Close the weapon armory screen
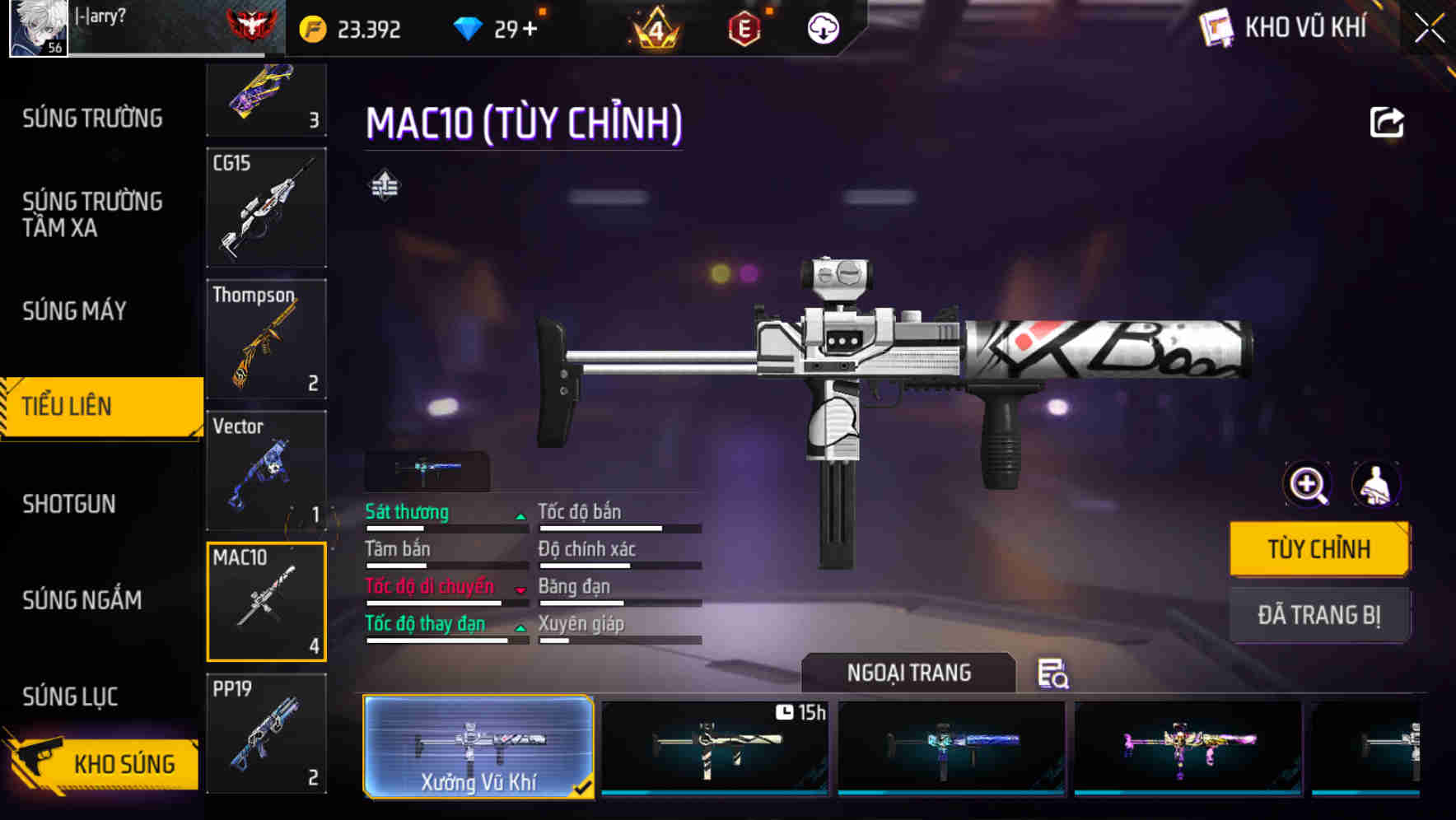 coord(1429,29)
